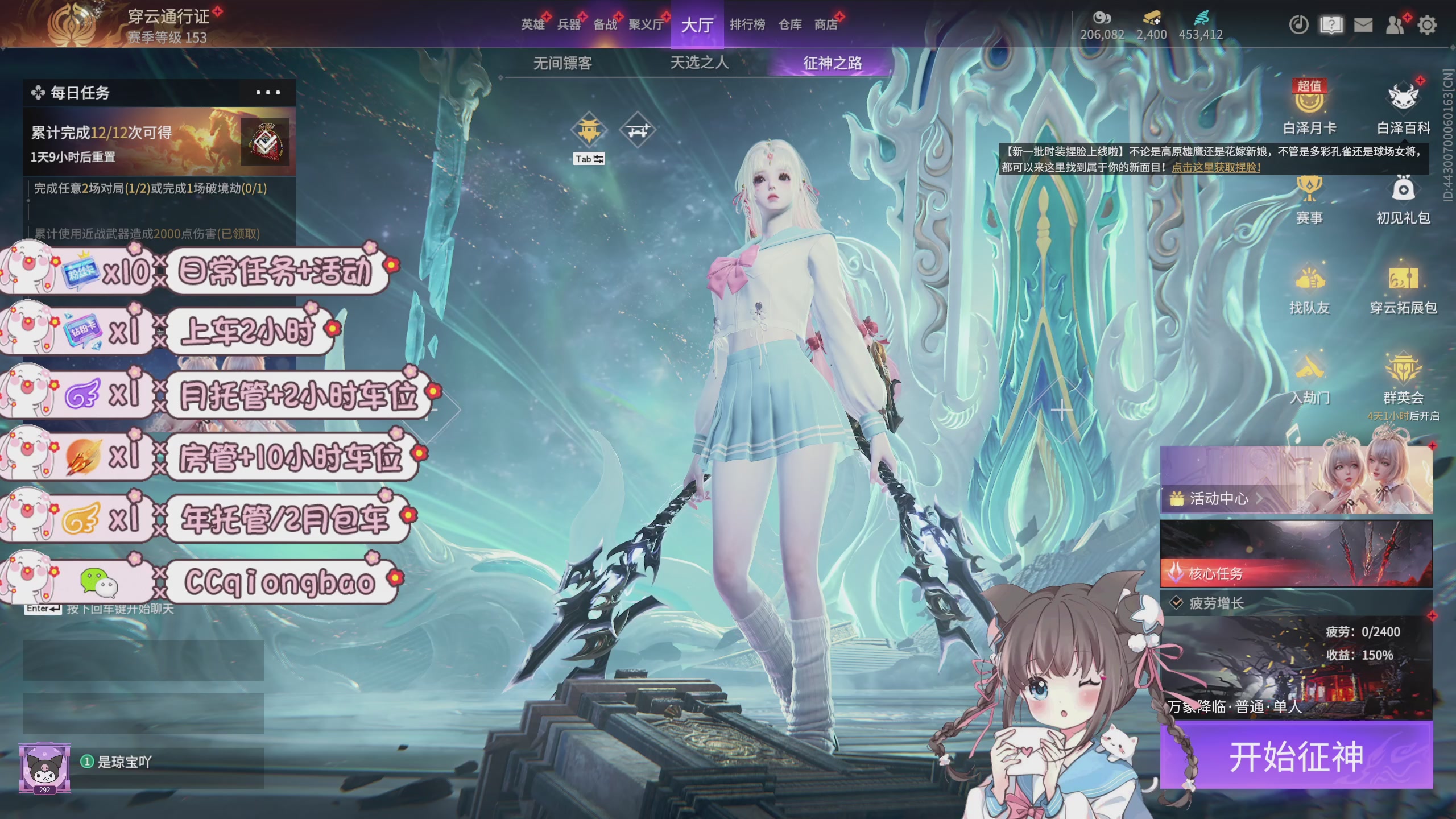The width and height of the screenshot is (1456, 819).
Task: Select the 天选之人 mode tab
Action: tap(699, 63)
